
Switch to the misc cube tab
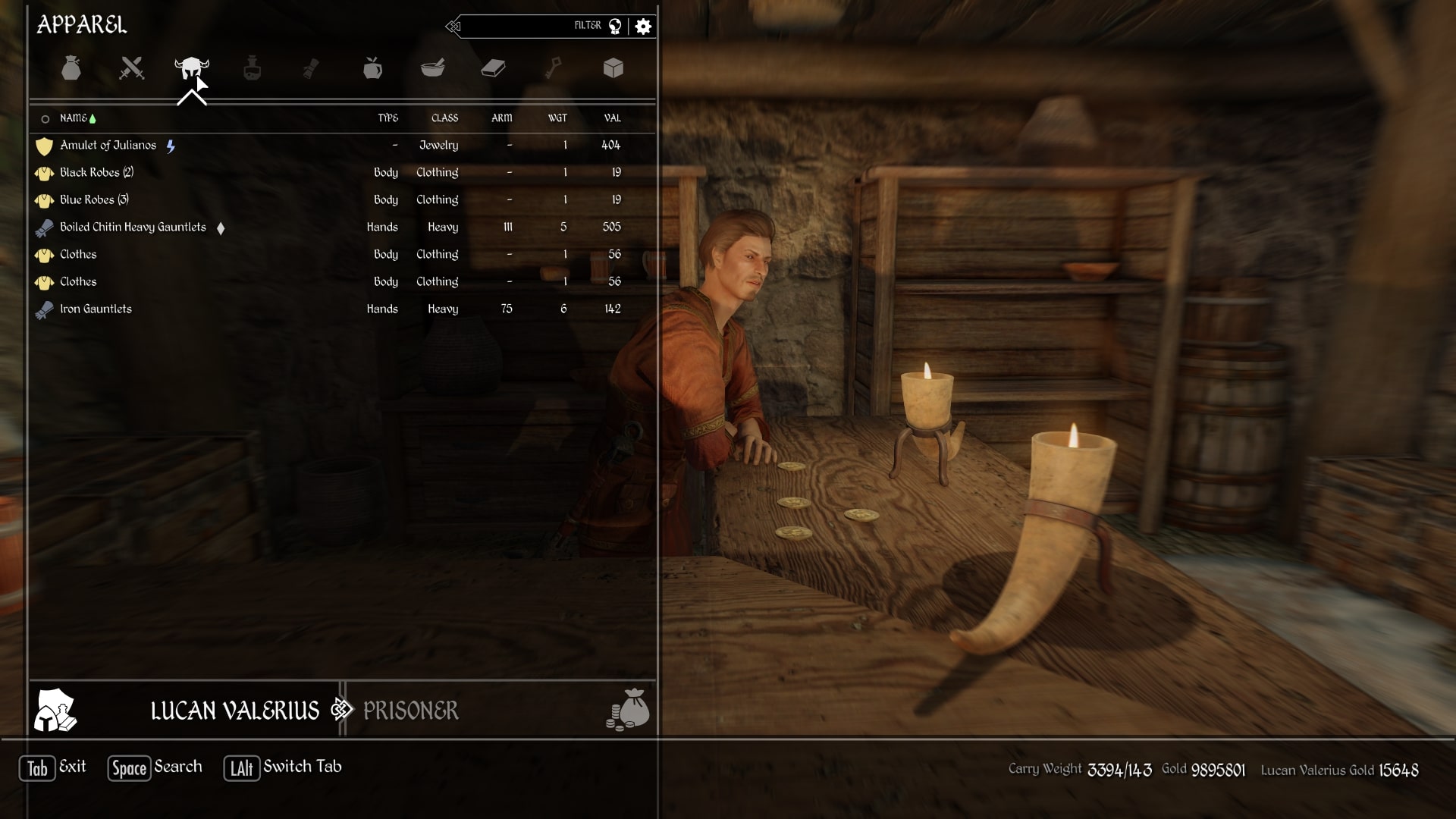(613, 68)
